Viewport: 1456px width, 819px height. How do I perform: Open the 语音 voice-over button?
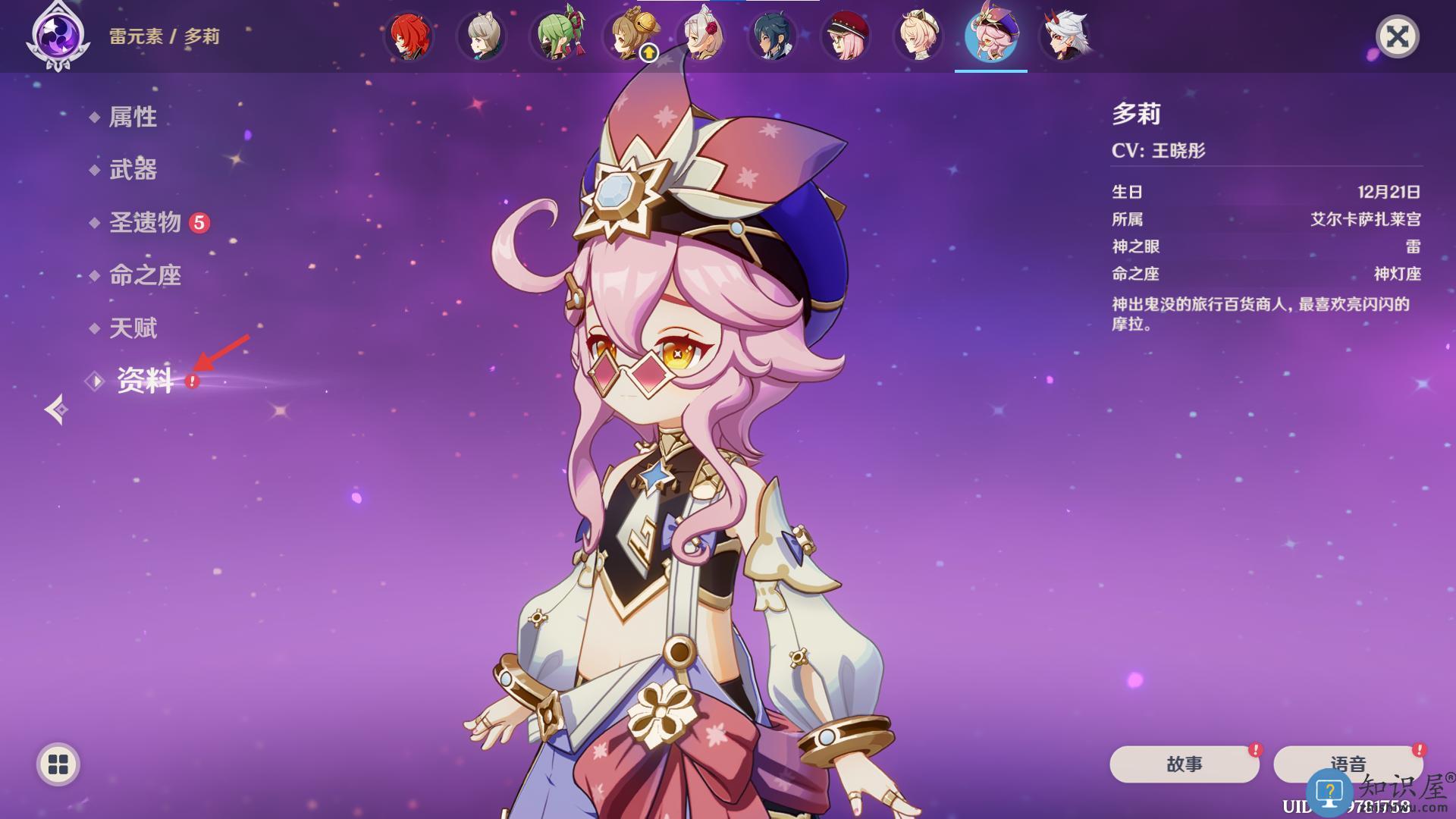coord(1348,764)
